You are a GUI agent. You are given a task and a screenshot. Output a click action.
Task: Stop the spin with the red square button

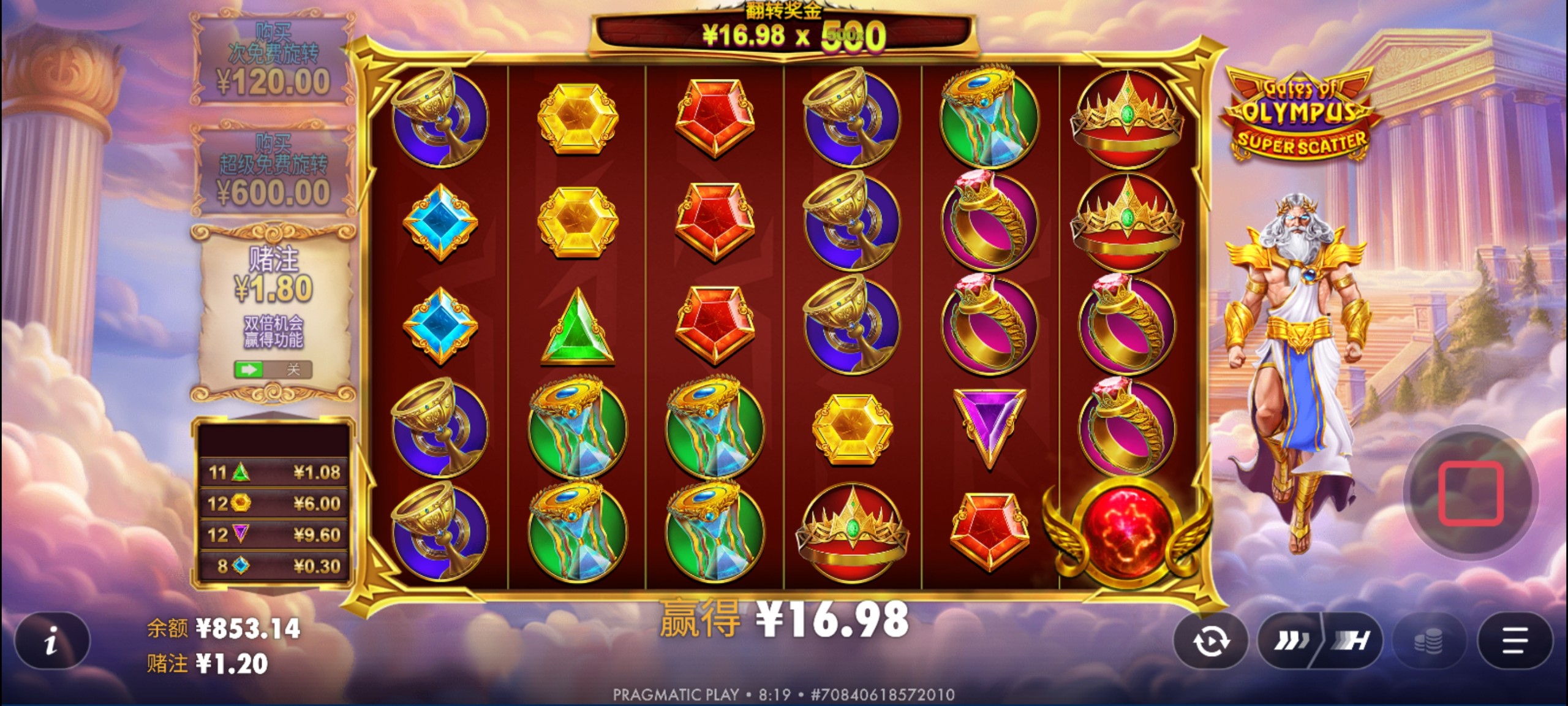(1471, 493)
